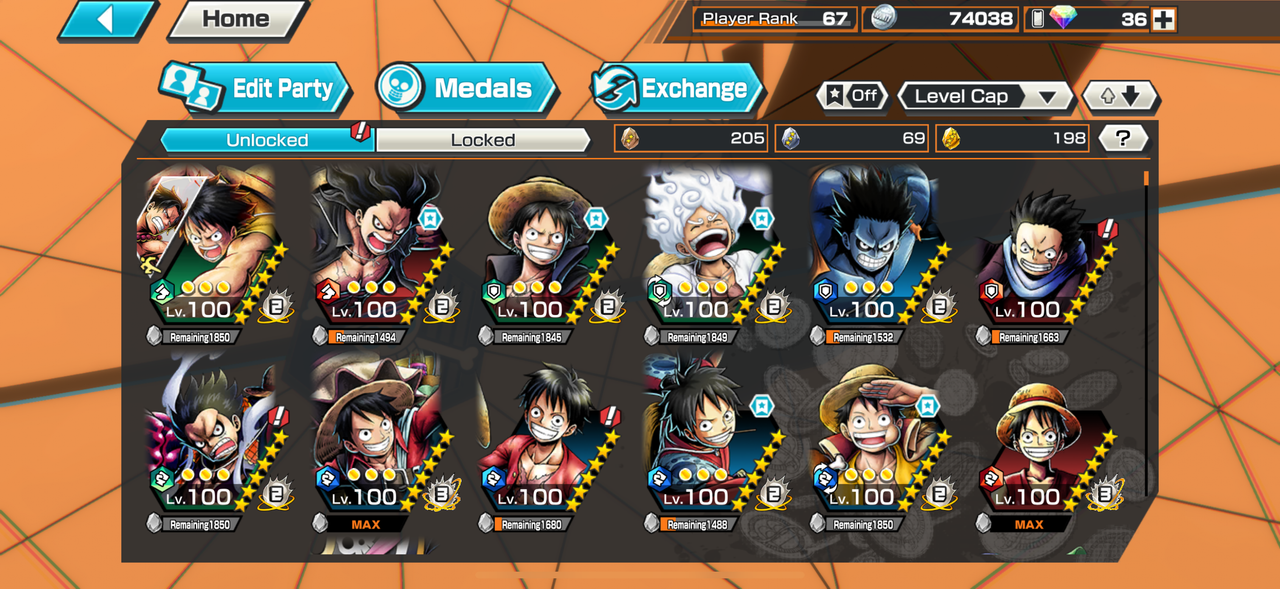Image resolution: width=1280 pixels, height=589 pixels.
Task: Reverse sort order with the arrows button
Action: click(1120, 96)
